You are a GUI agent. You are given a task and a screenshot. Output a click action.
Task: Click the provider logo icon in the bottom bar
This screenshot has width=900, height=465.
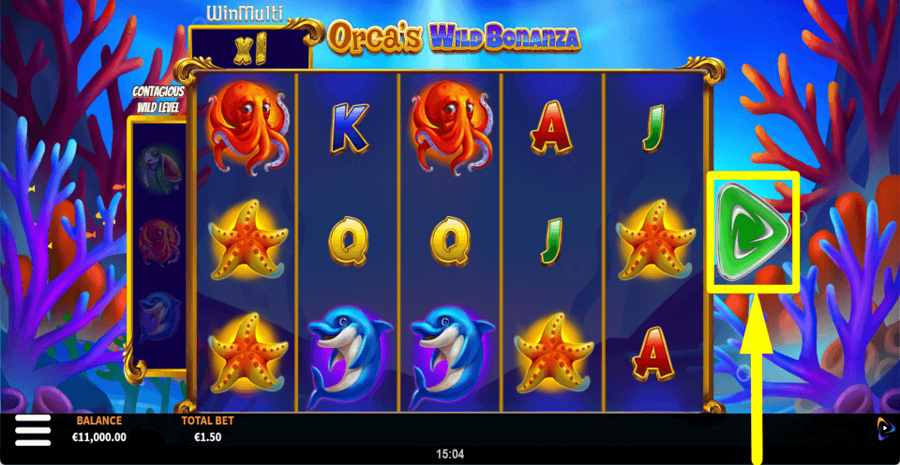885,428
